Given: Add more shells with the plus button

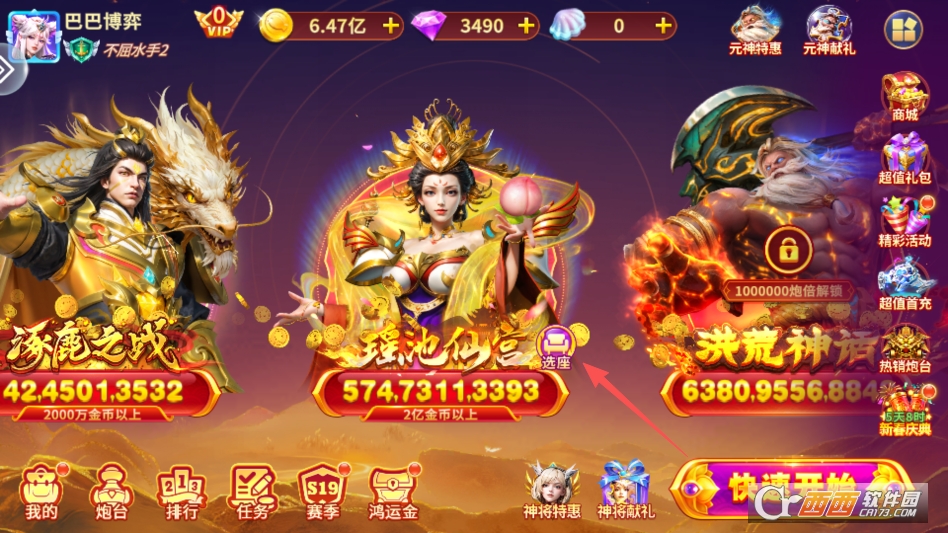Looking at the screenshot, I should coord(663,26).
